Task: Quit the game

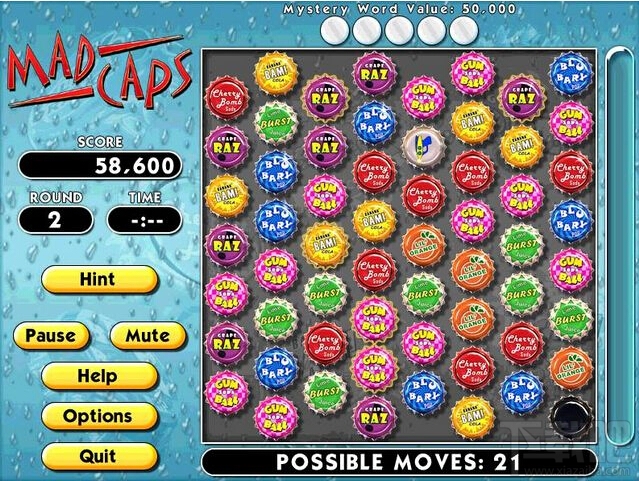Action: [x=99, y=456]
